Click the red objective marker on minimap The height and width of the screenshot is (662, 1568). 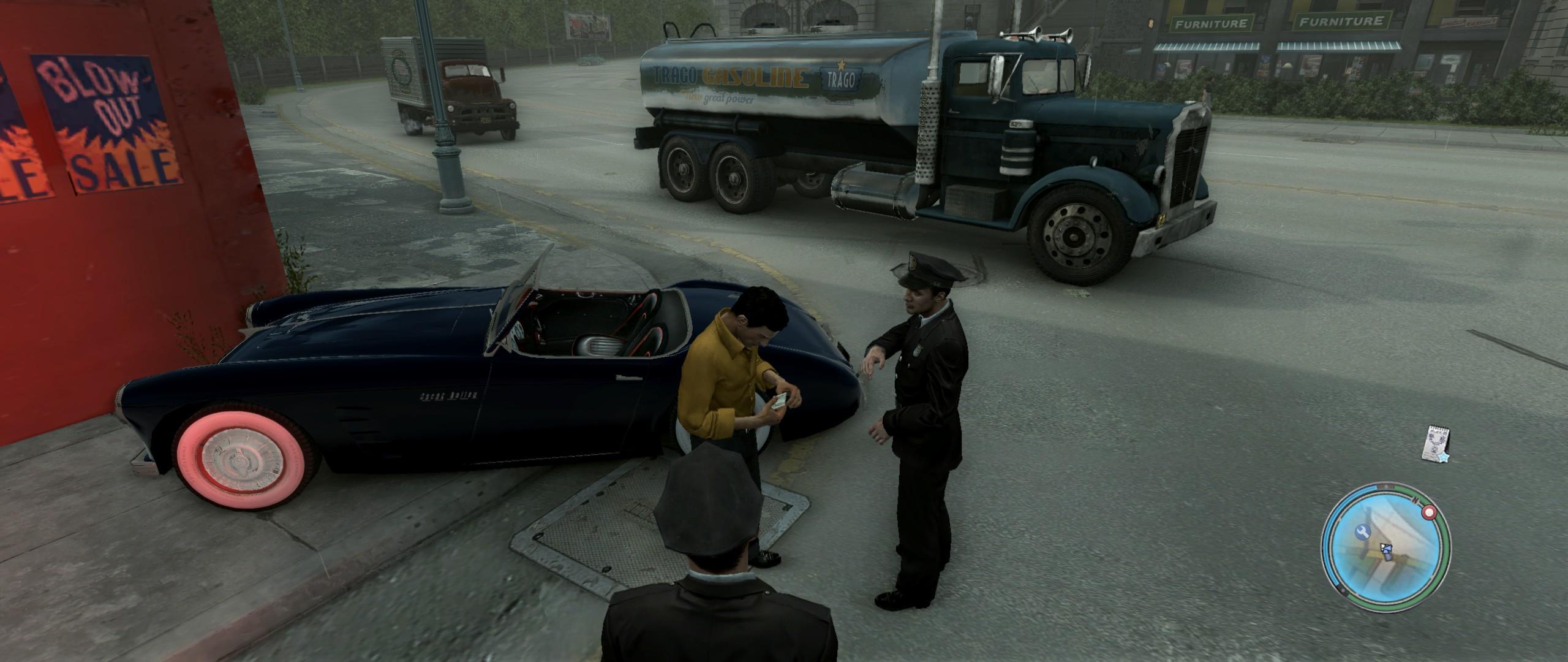pyautogui.click(x=1429, y=512)
